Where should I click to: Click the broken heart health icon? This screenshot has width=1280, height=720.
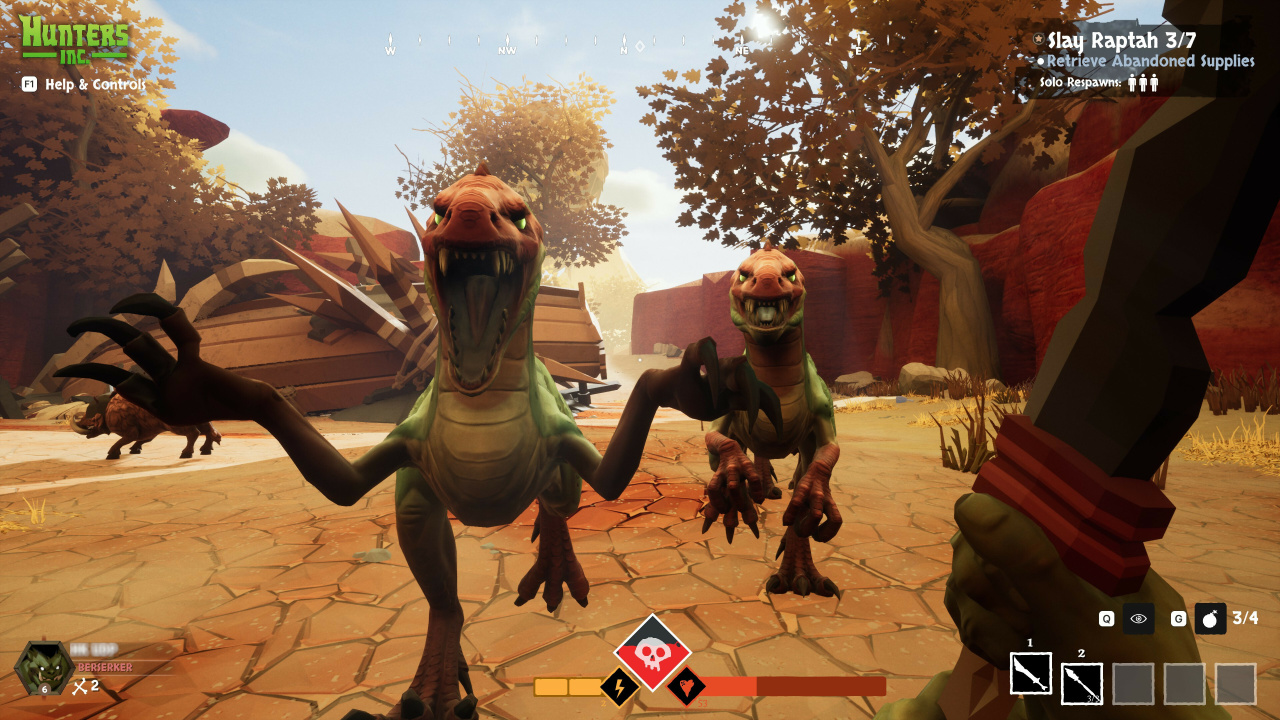(687, 687)
